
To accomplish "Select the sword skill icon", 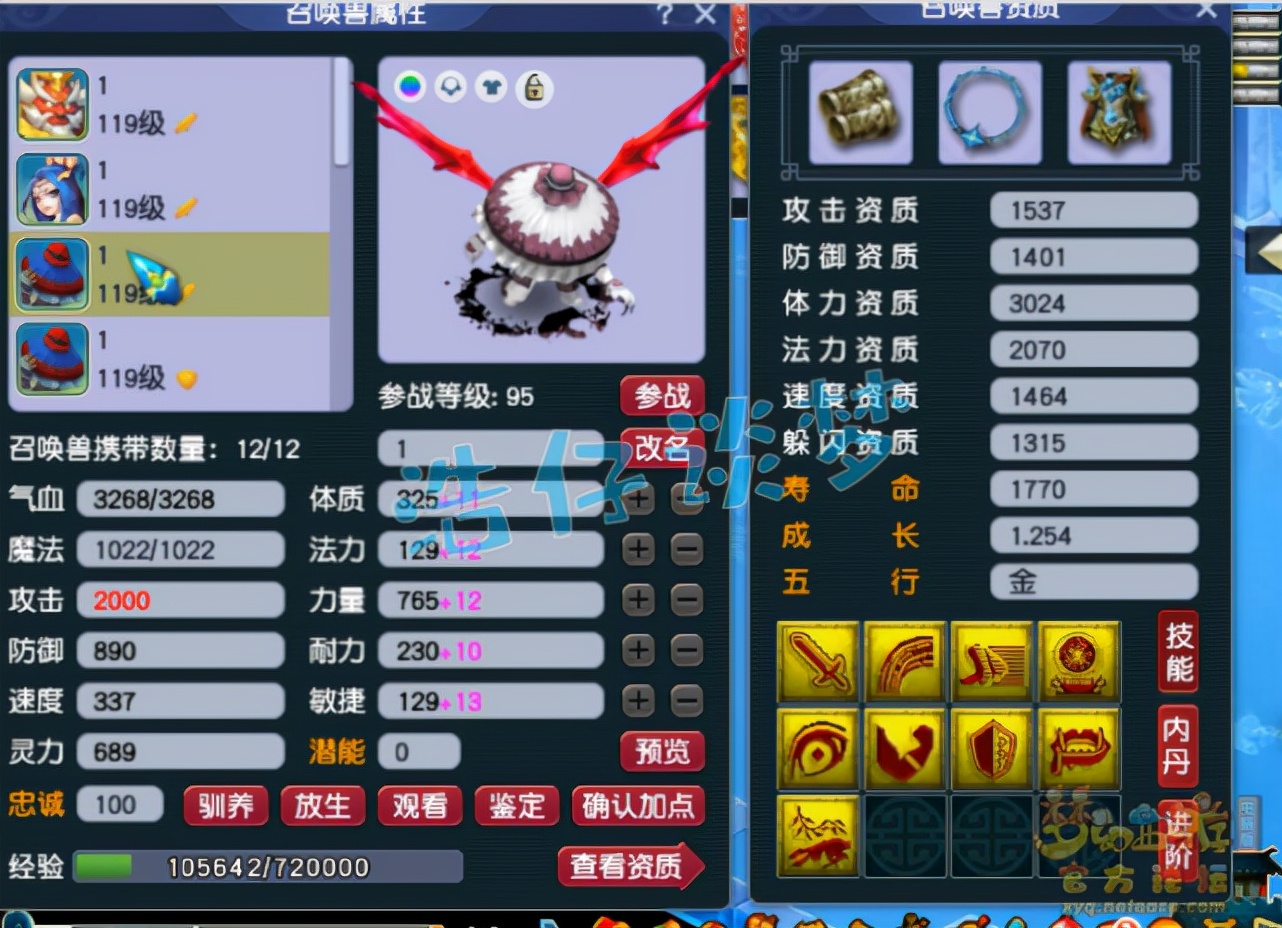I will 818,662.
